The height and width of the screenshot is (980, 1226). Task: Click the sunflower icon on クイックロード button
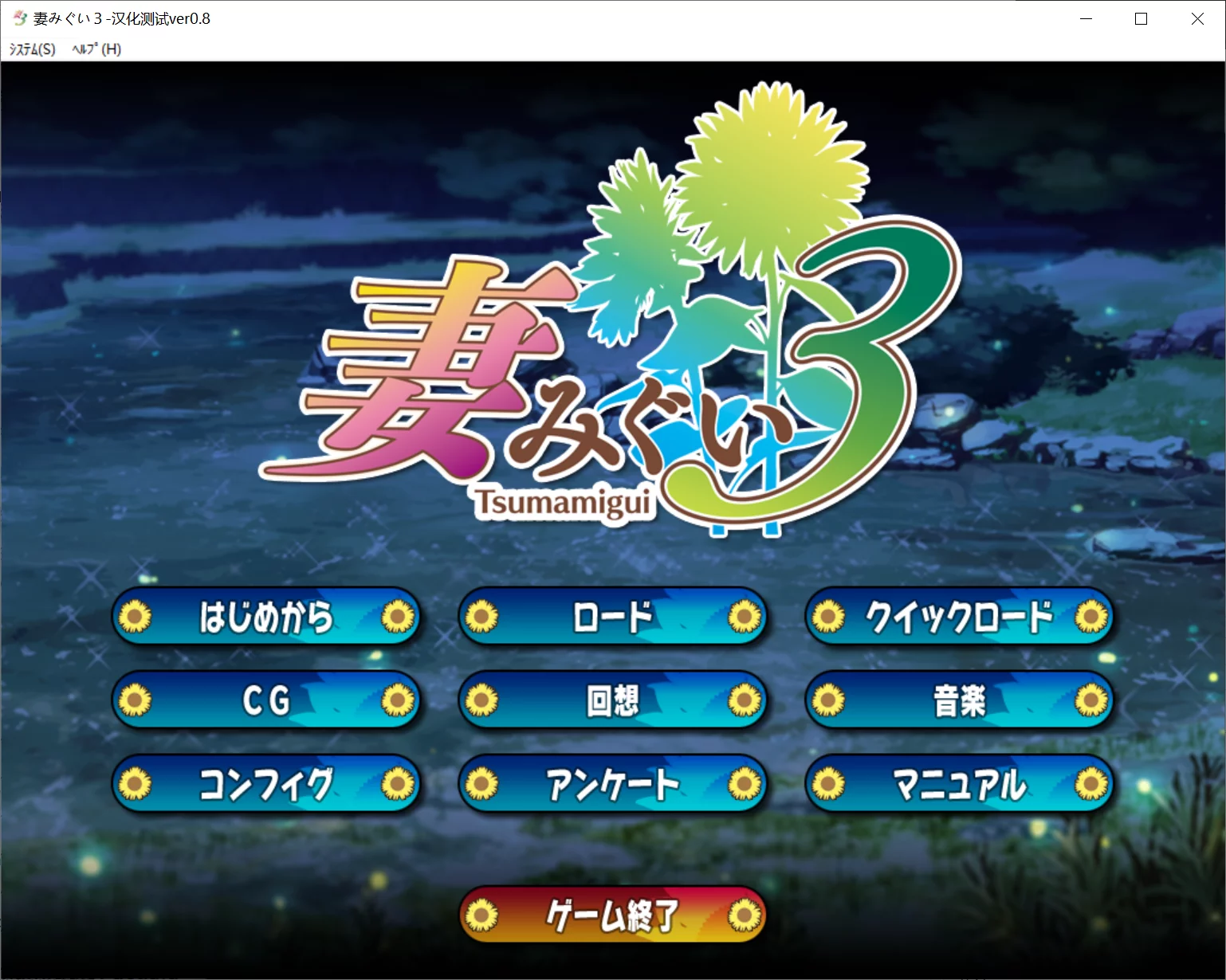pos(831,616)
